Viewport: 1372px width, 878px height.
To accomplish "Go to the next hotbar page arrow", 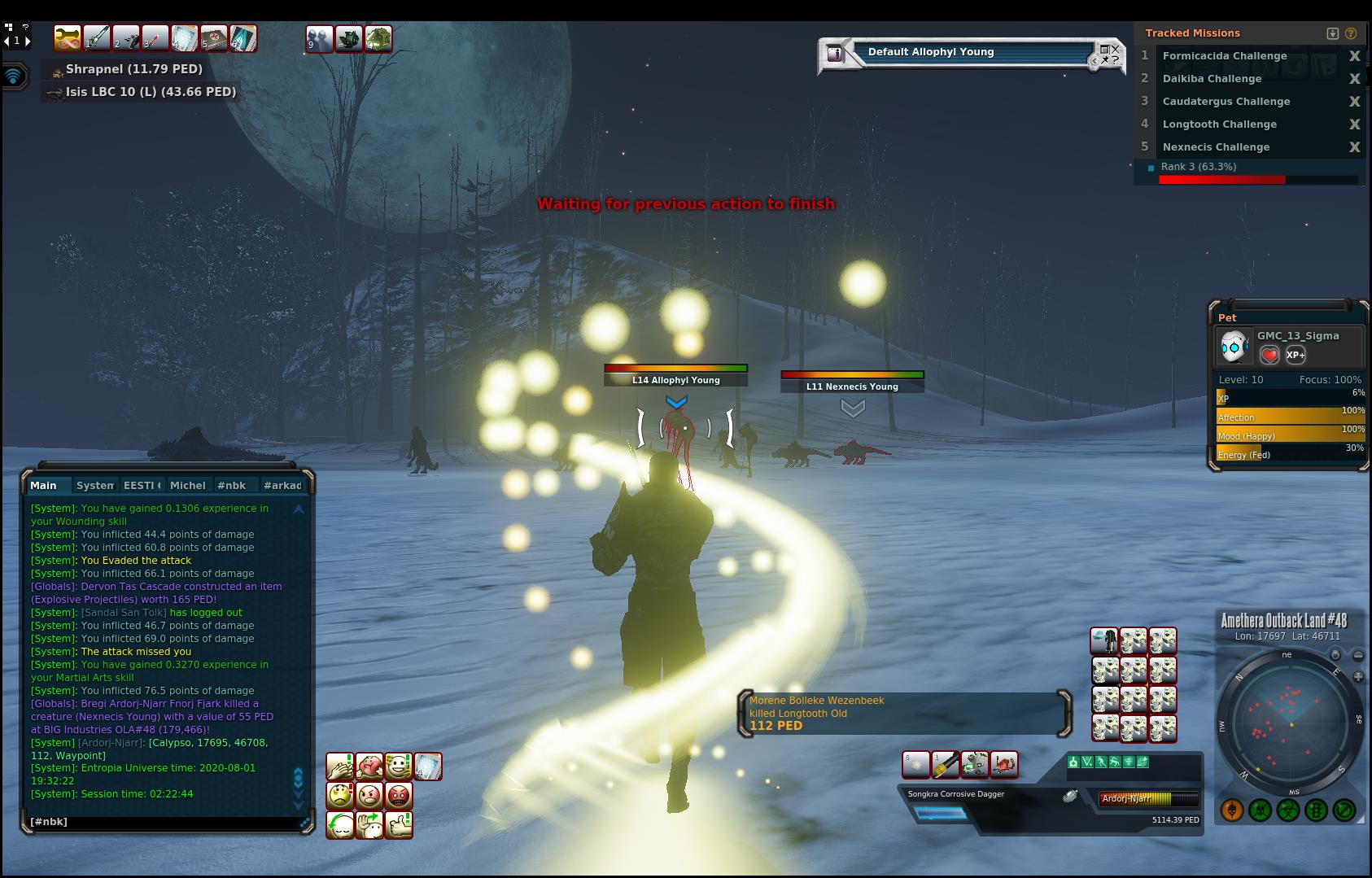I will [28, 41].
